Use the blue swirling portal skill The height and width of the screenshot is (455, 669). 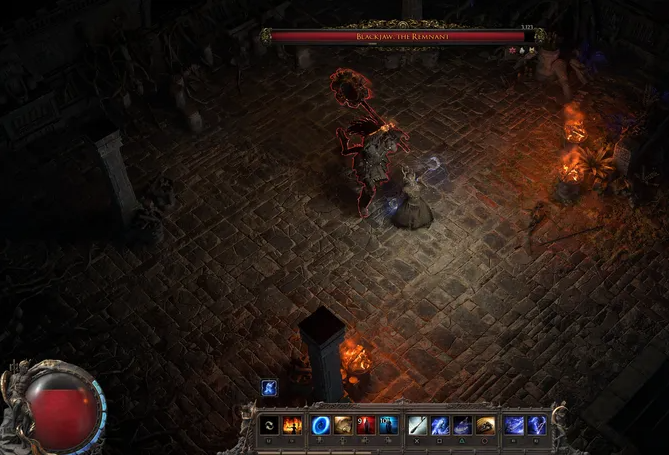coord(322,425)
